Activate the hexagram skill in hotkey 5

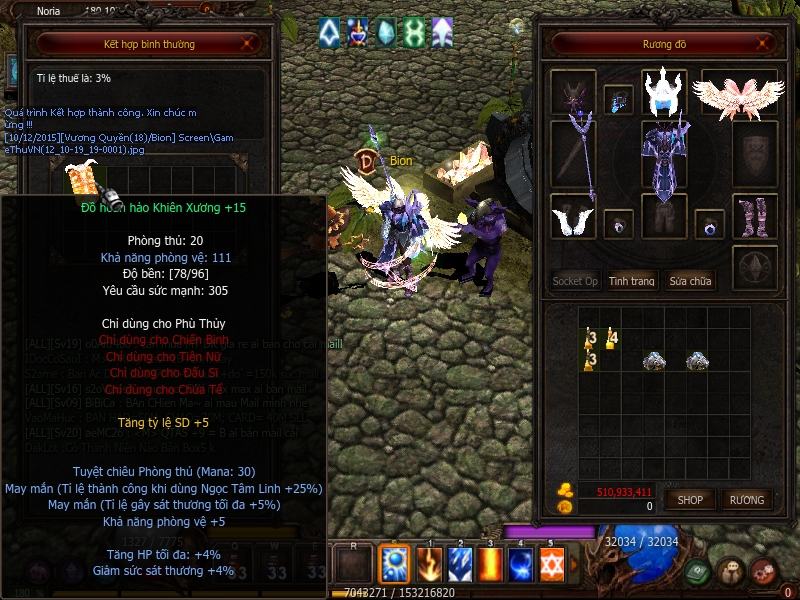coord(552,564)
